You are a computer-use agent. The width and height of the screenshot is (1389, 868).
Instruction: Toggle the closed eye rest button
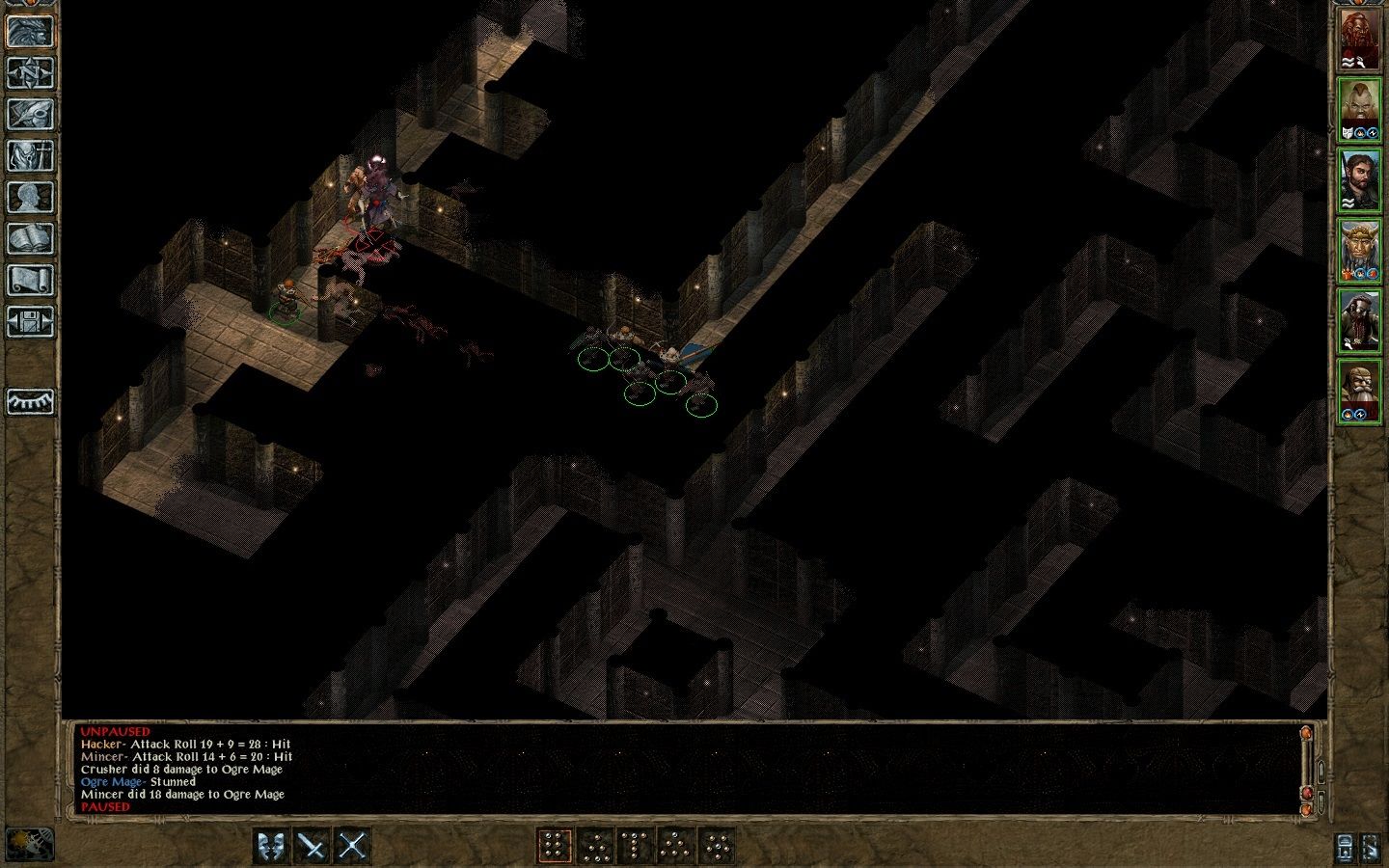(30, 401)
